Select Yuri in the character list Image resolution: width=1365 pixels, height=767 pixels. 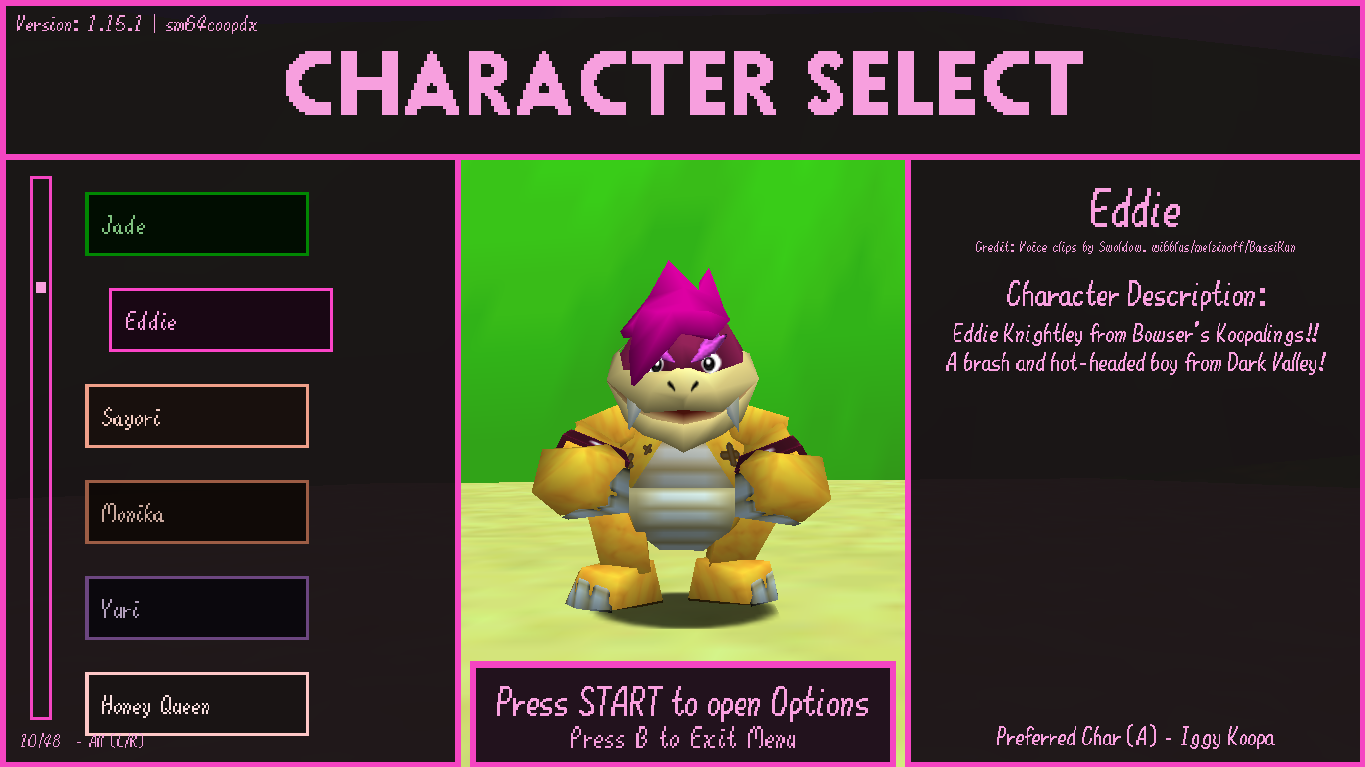click(196, 608)
